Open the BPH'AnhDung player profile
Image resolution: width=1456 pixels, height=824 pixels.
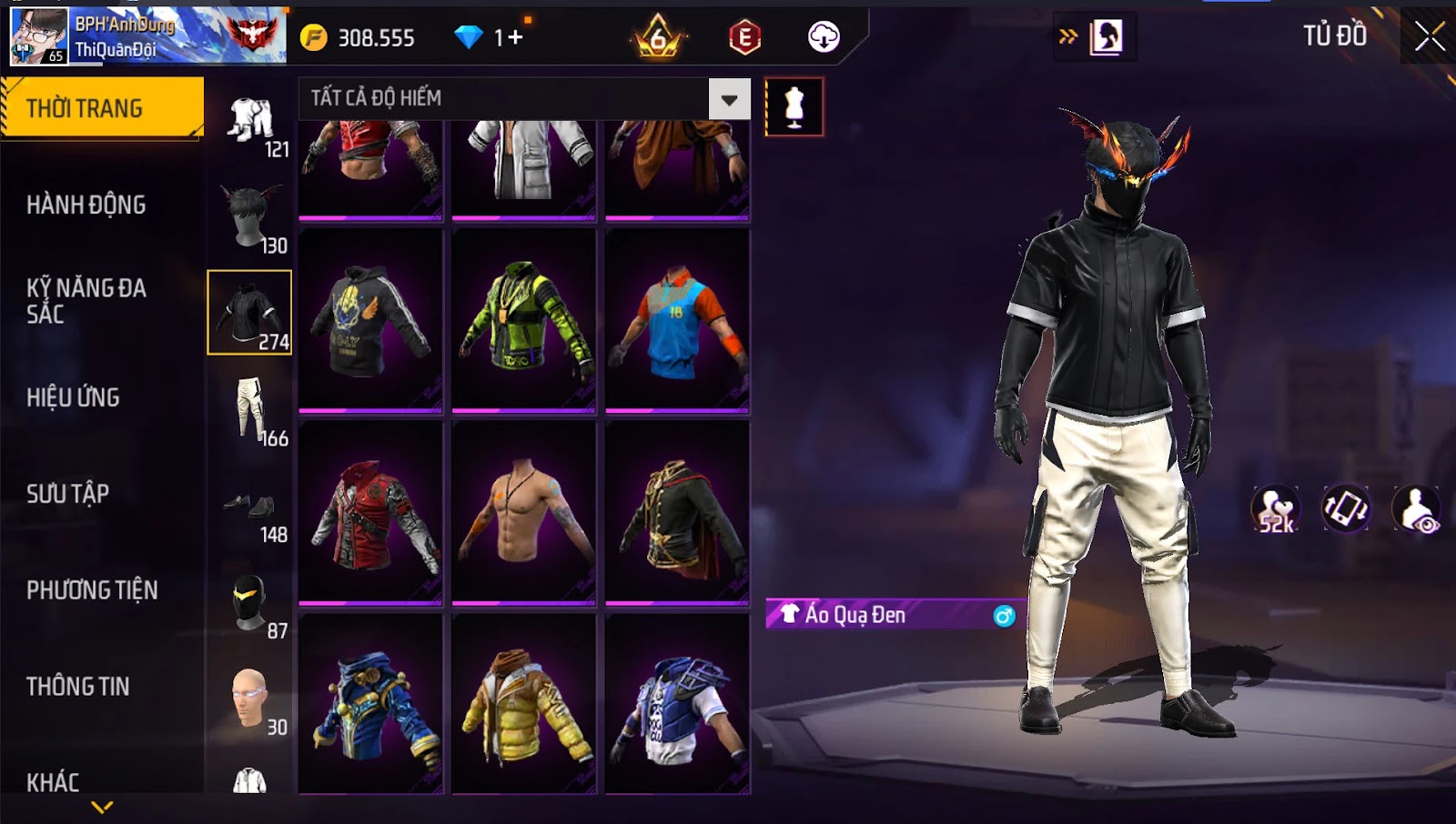[147, 36]
